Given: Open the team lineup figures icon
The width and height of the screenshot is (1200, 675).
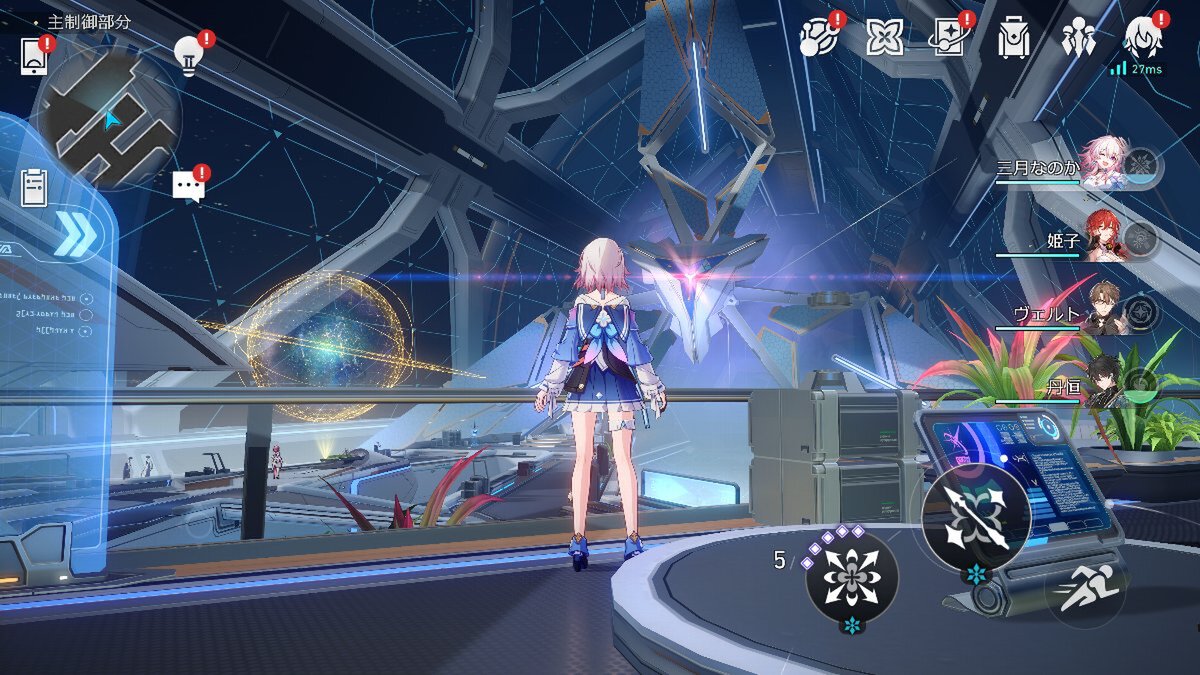Looking at the screenshot, I should pos(1079,39).
